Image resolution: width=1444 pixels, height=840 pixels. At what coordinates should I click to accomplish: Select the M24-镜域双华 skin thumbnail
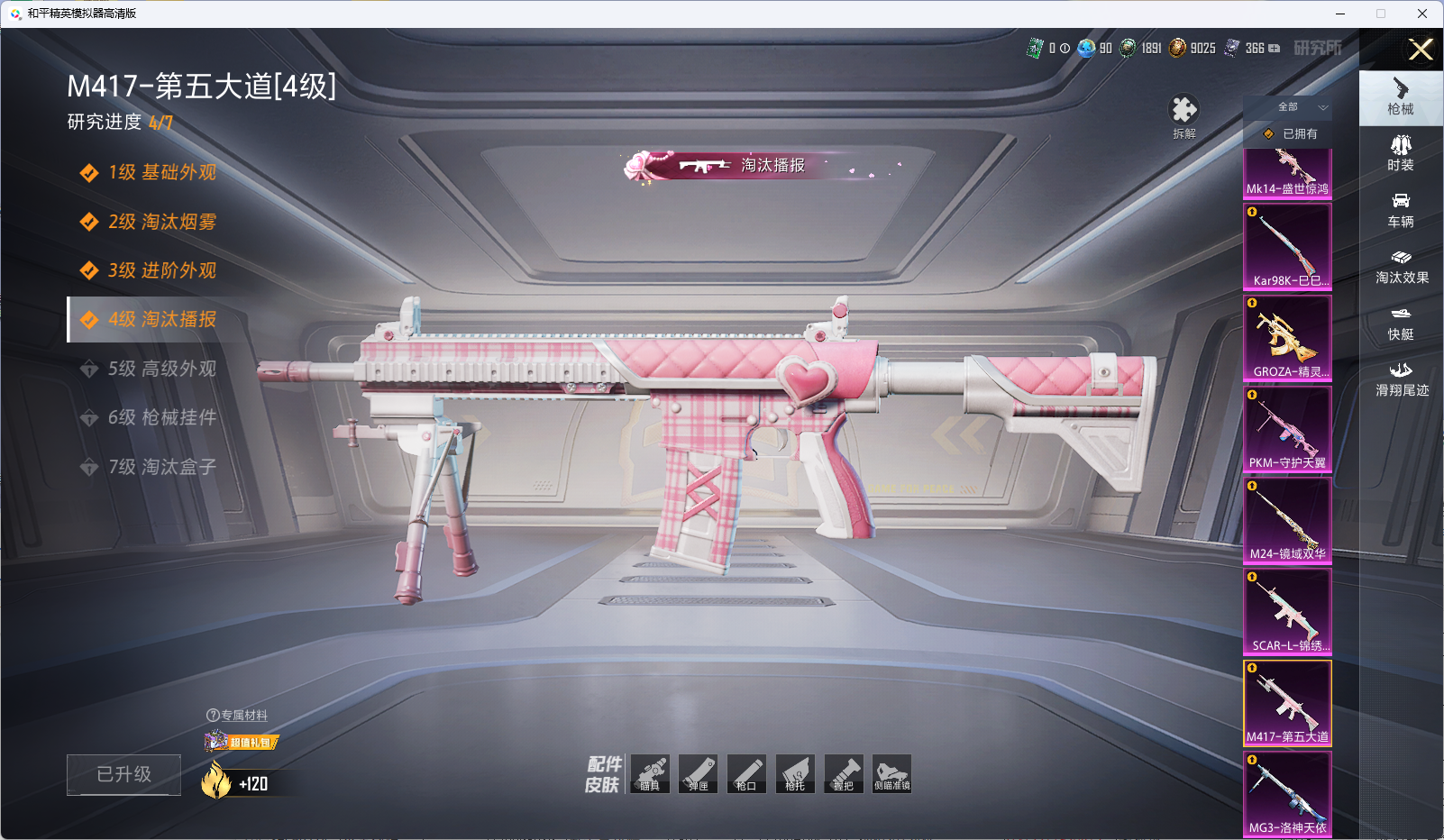click(x=1287, y=520)
